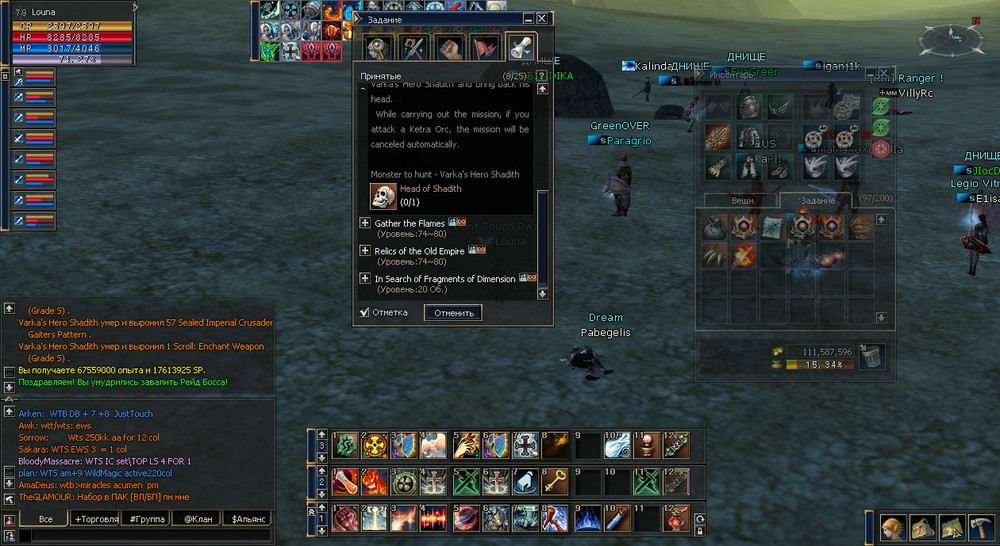Cancel quest with the Отменить button

tap(452, 313)
